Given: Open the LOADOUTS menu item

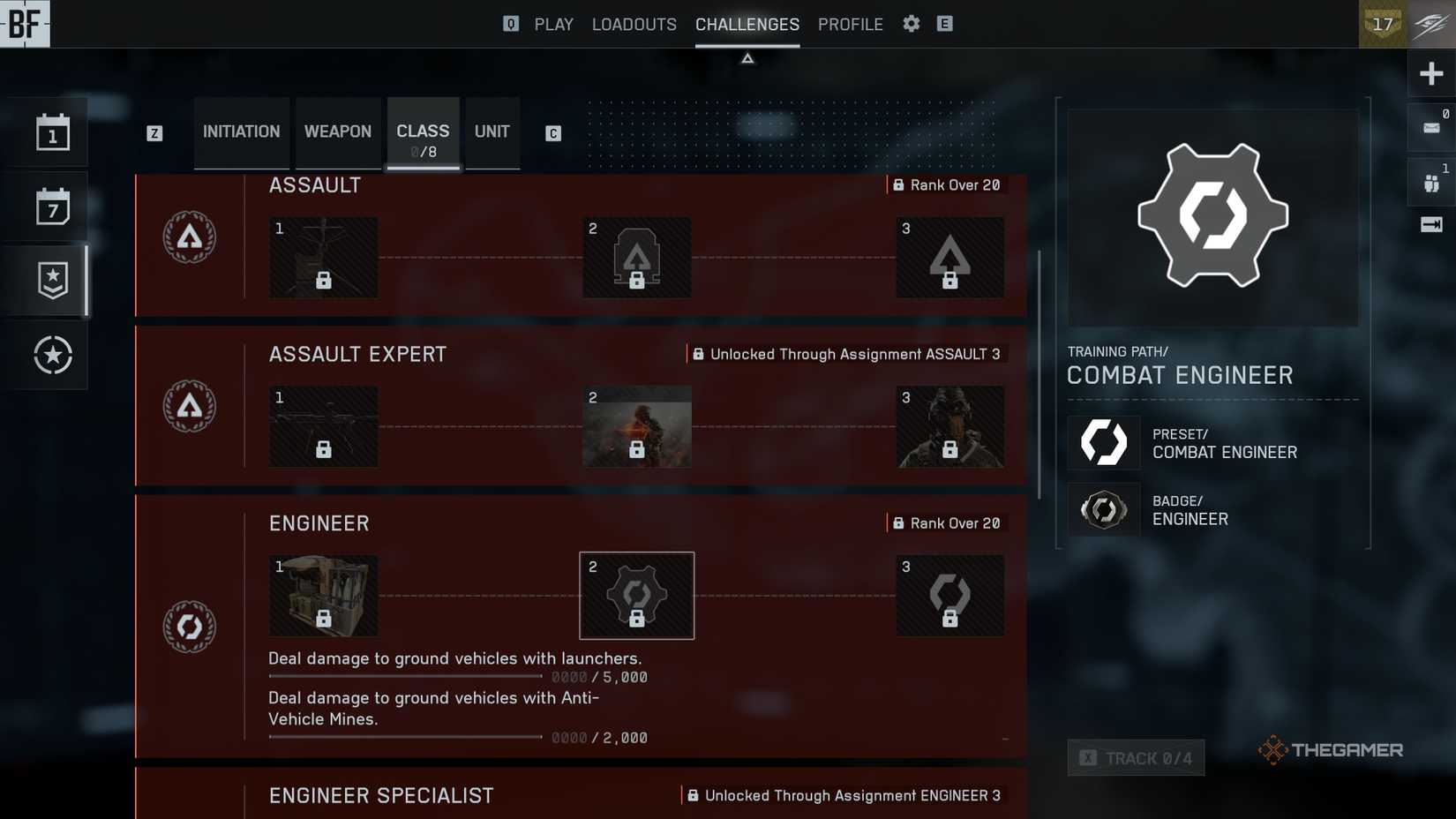Looking at the screenshot, I should pos(634,24).
